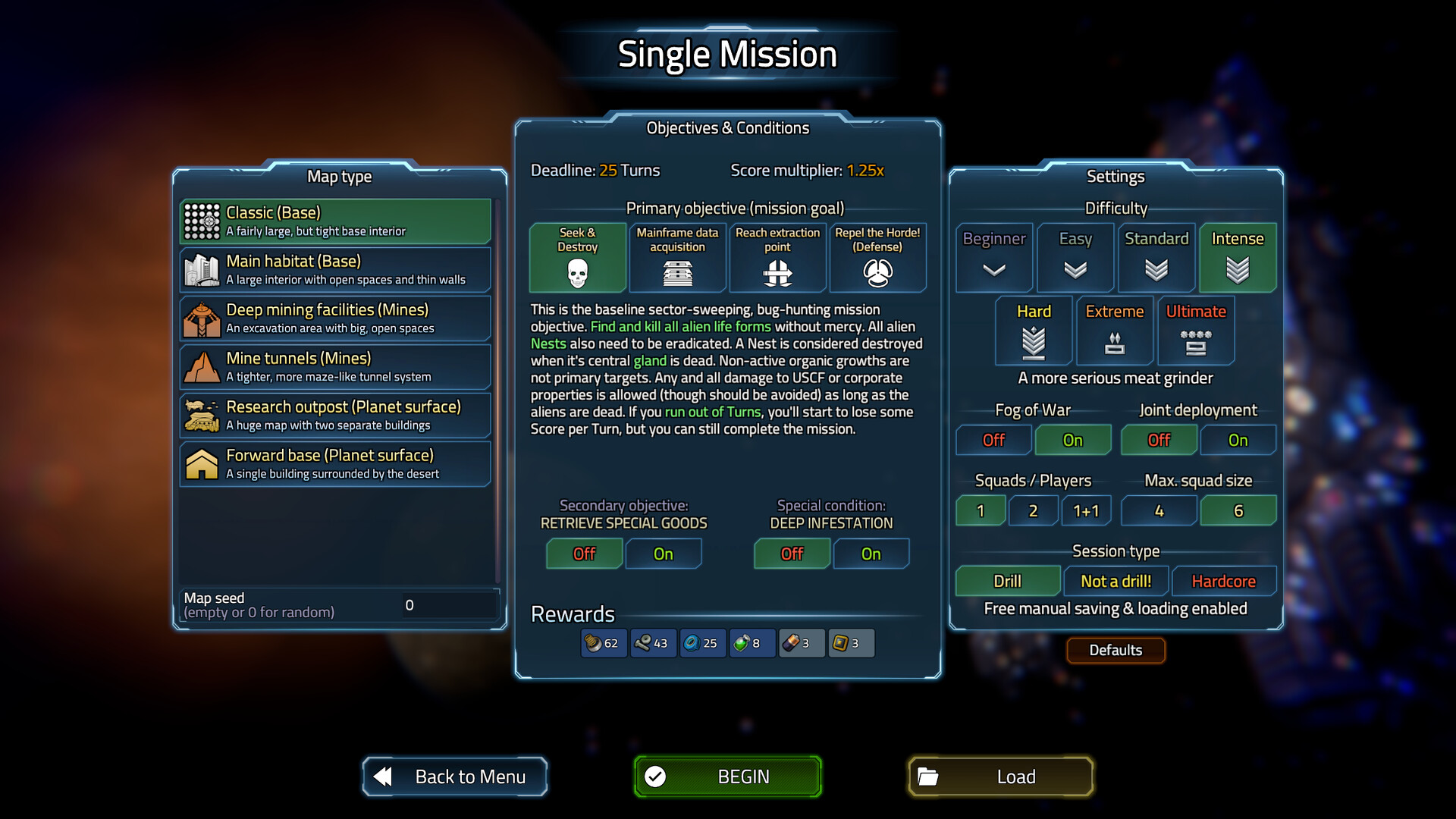
Task: Enable the Deep Infestation special condition
Action: point(871,554)
